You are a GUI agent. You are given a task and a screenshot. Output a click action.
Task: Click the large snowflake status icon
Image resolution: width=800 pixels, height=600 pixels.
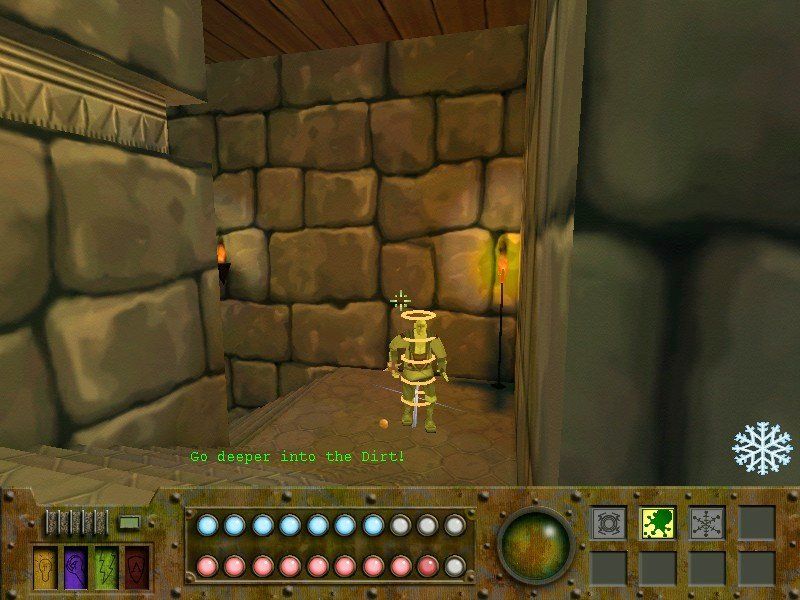point(762,447)
